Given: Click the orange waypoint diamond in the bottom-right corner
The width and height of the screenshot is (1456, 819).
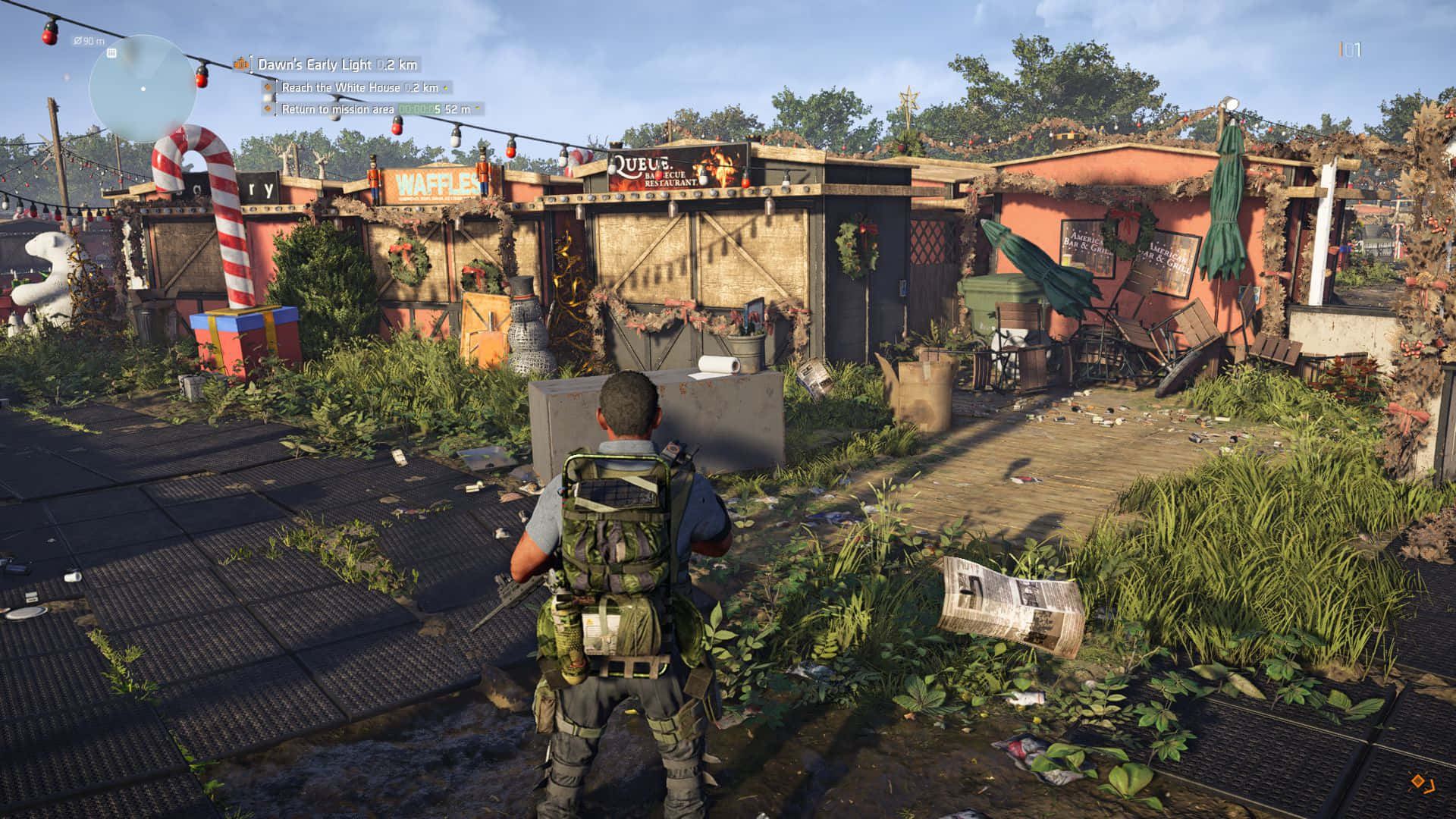Looking at the screenshot, I should [1417, 782].
